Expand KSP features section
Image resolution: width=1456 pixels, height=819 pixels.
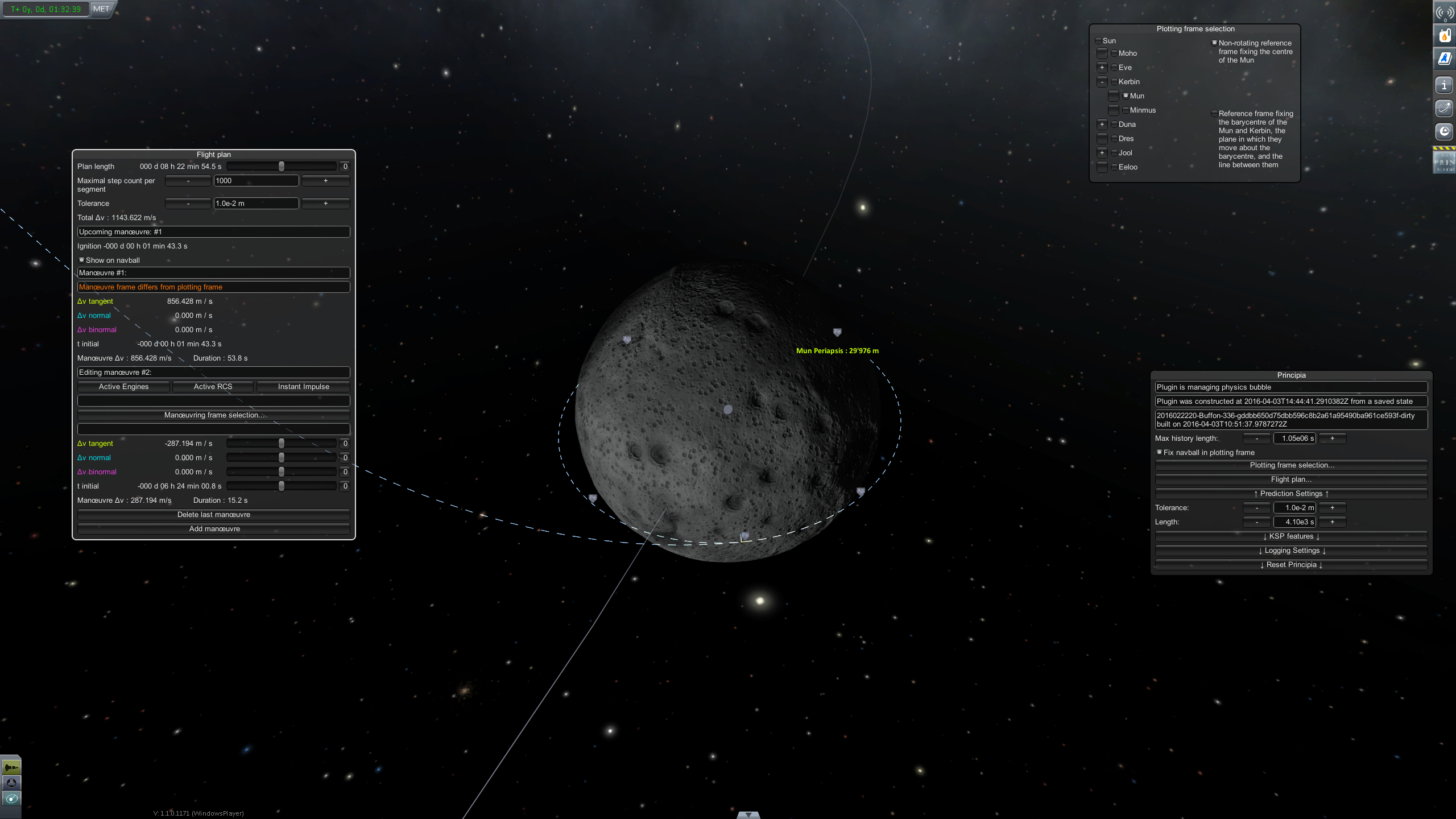(1291, 536)
